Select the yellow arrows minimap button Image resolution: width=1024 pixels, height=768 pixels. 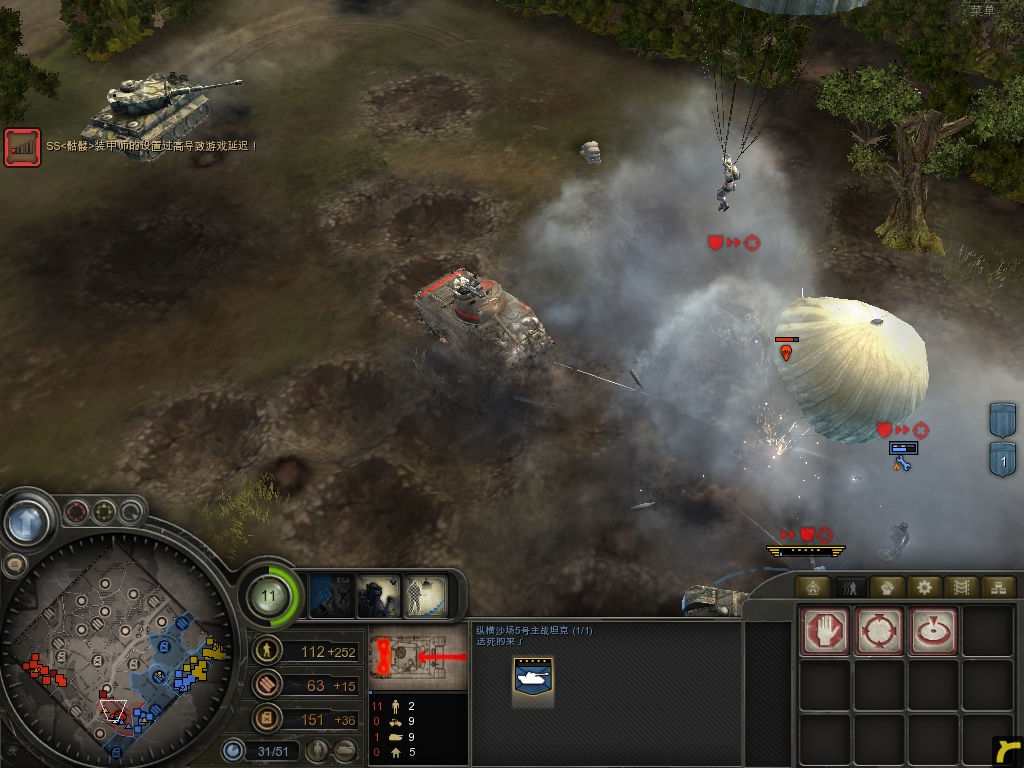click(x=104, y=513)
